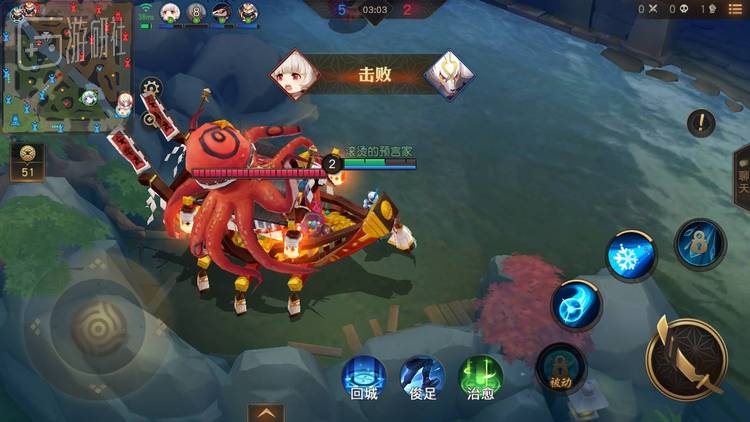Open the gear settings icon
The image size is (750, 422).
tap(151, 89)
